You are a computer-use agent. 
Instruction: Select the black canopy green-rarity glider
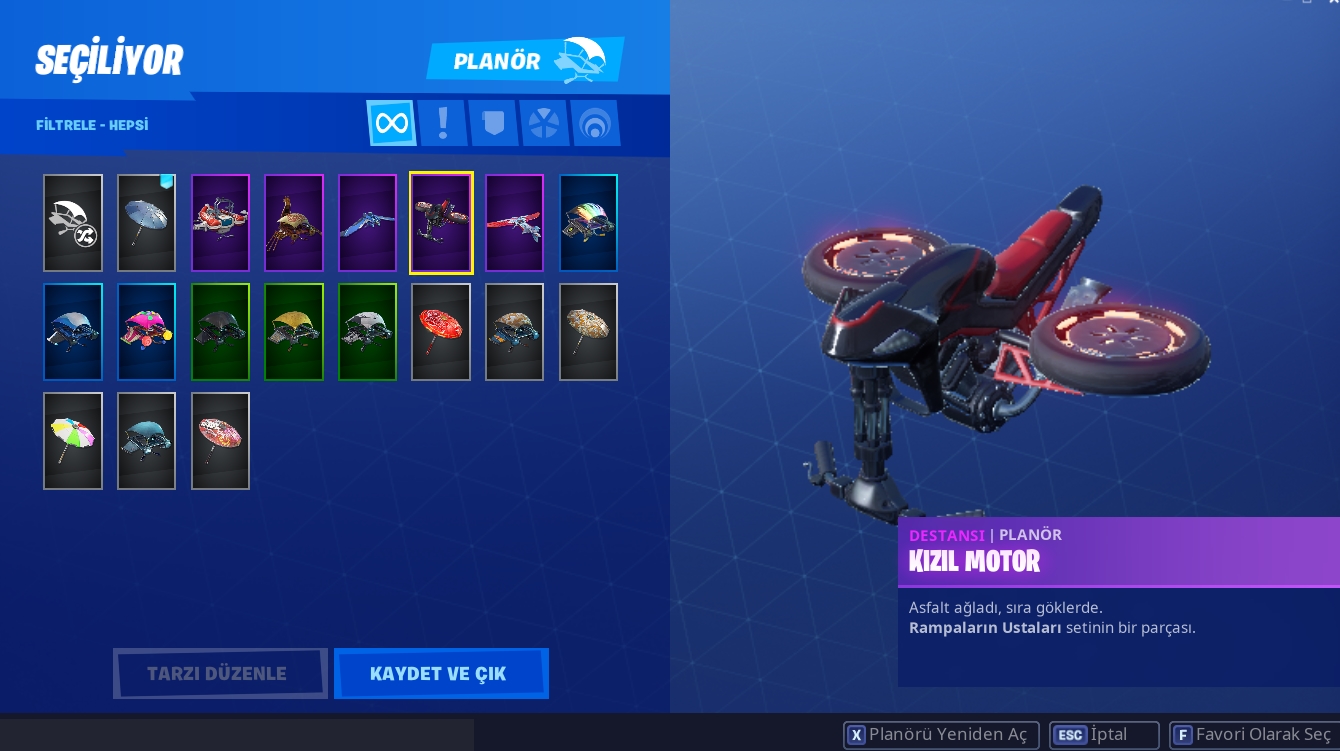click(220, 332)
